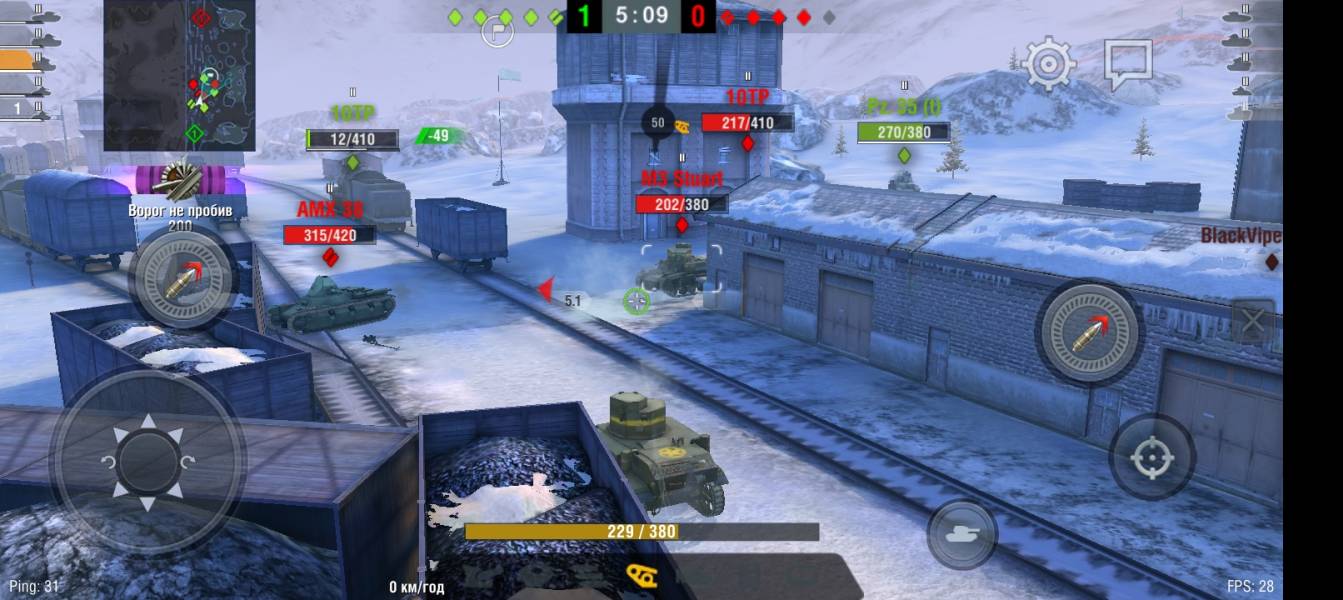Click the square X button
1343x600 pixels.
[x=1253, y=323]
